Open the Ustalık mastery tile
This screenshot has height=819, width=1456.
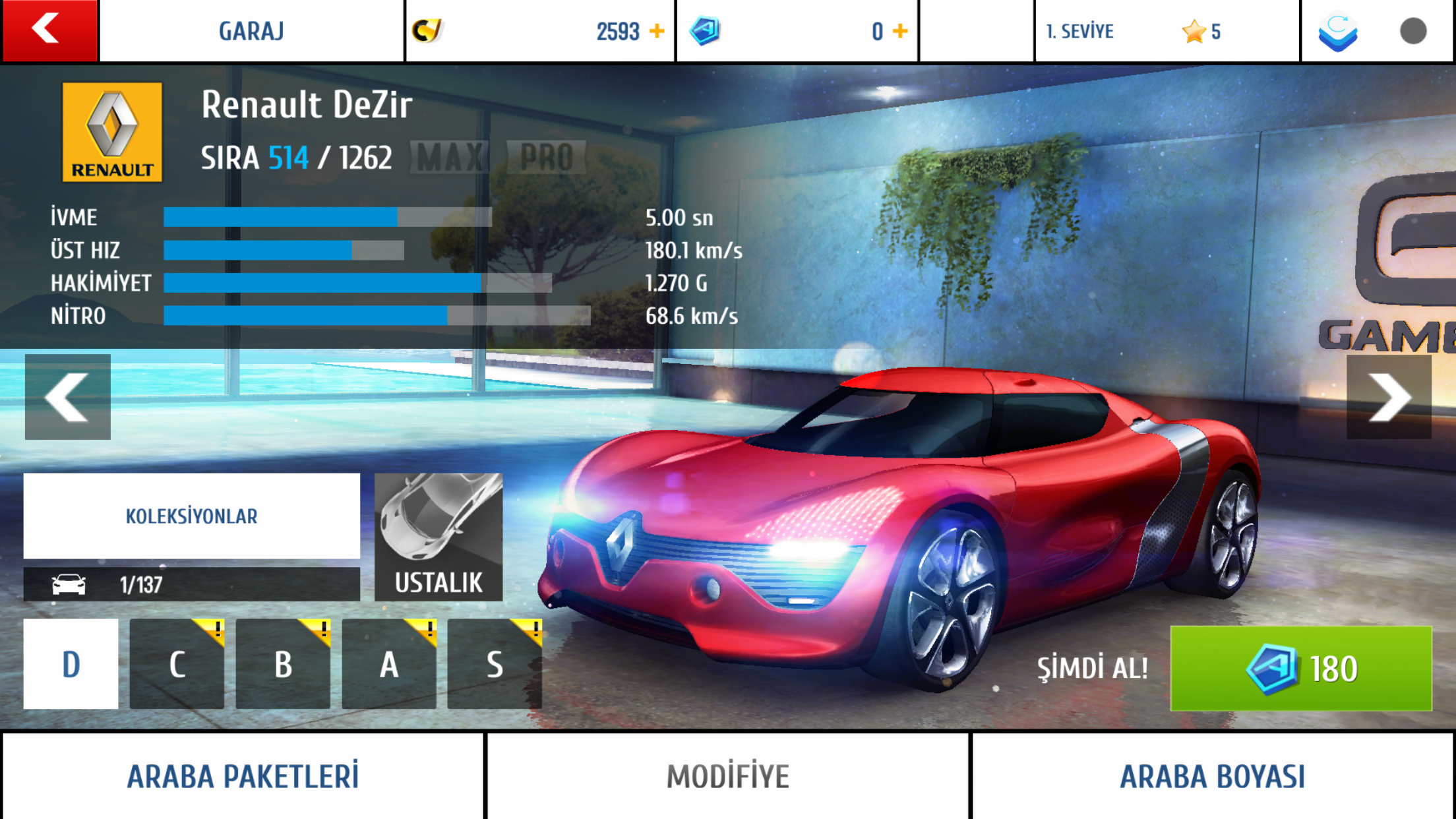[439, 537]
